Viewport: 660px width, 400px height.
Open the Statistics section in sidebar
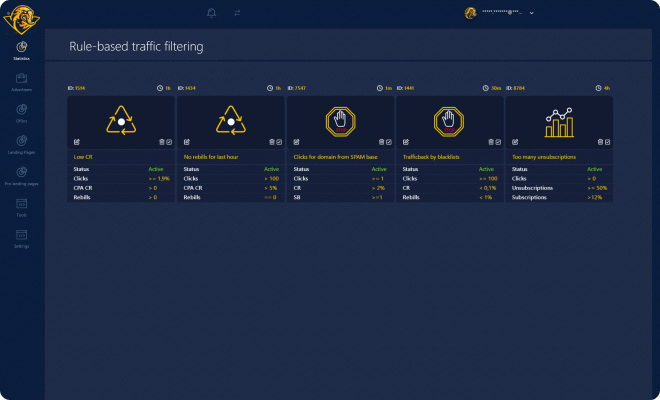pyautogui.click(x=21, y=49)
